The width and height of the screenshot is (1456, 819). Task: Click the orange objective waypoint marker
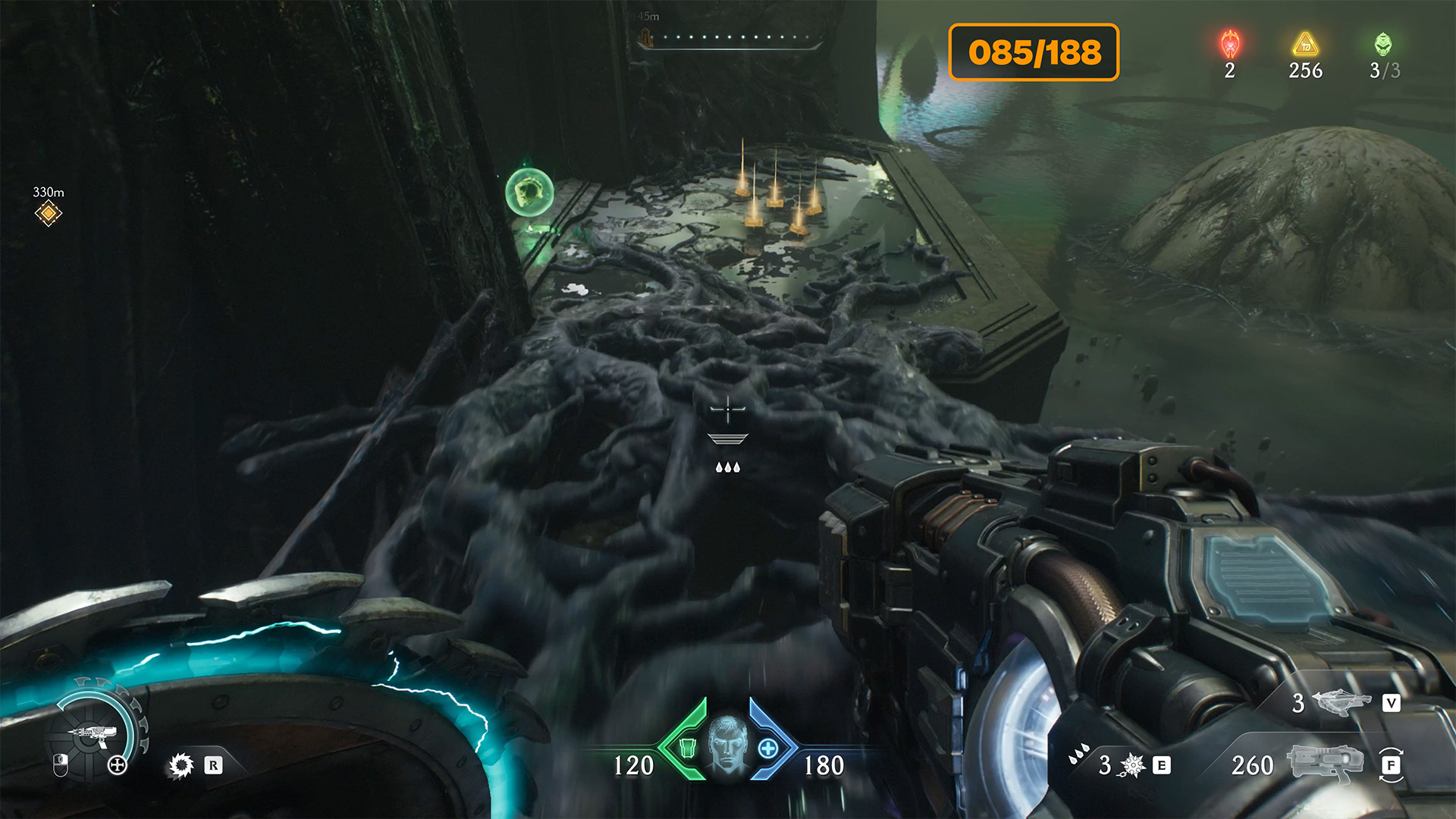tap(48, 213)
